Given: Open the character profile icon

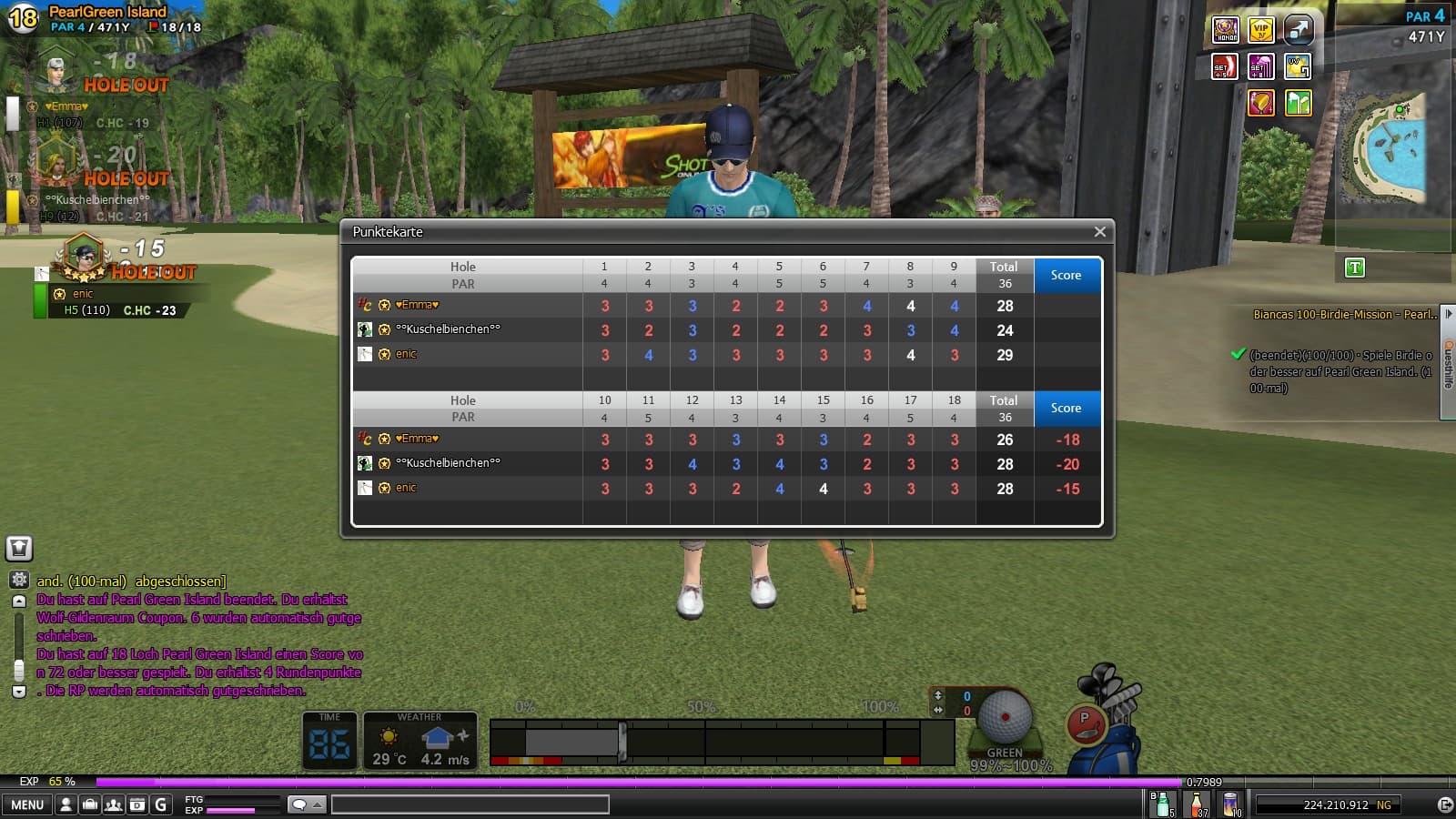Looking at the screenshot, I should pos(66,804).
